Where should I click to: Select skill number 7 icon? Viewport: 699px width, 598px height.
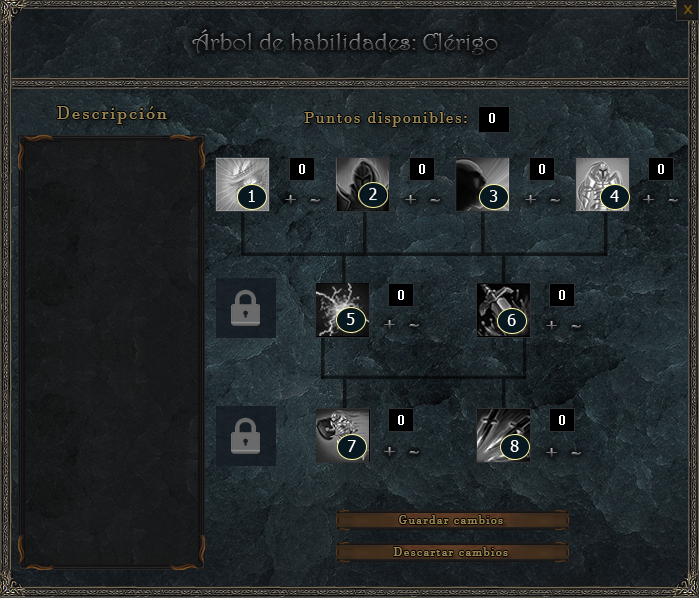pos(342,436)
